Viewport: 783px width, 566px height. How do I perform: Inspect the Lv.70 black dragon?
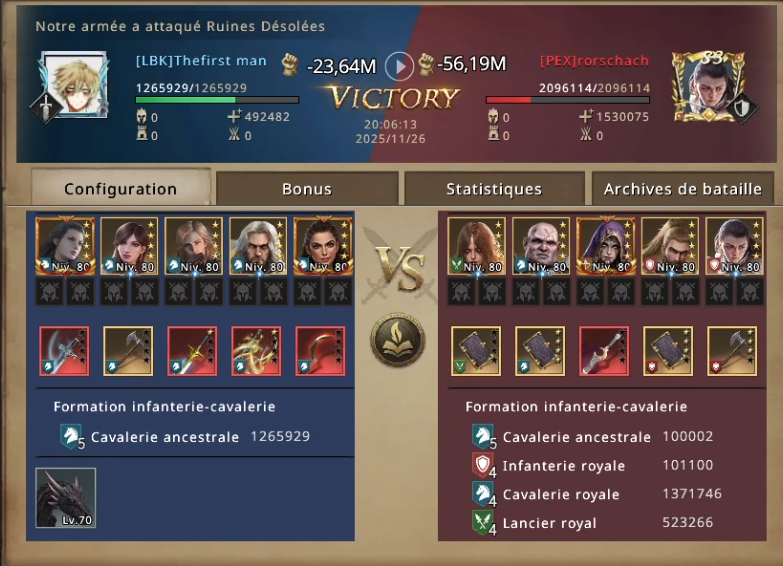[x=66, y=497]
